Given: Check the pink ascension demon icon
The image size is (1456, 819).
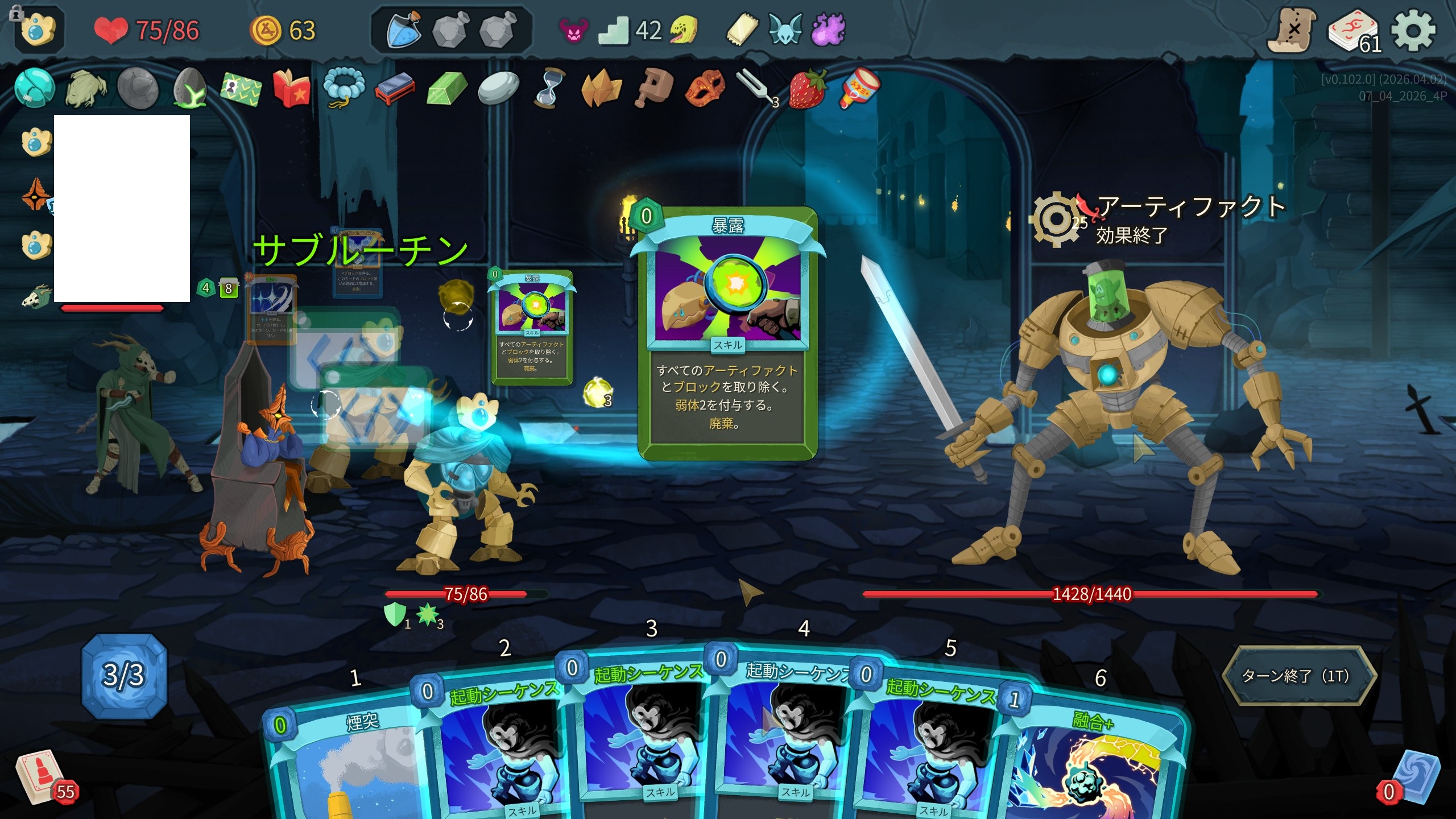Looking at the screenshot, I should 573,31.
